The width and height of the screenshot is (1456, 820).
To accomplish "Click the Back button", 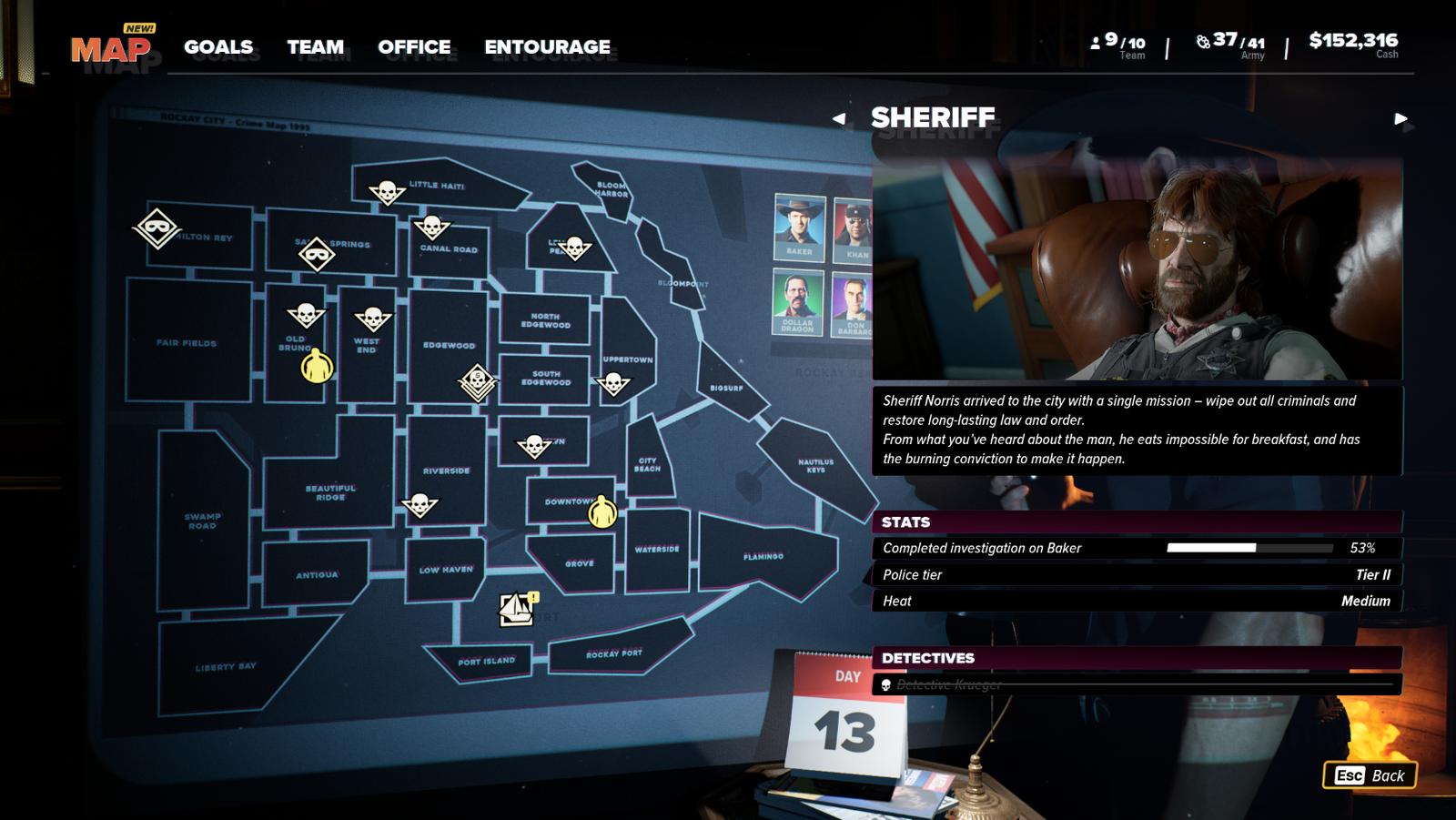I will (x=1370, y=775).
